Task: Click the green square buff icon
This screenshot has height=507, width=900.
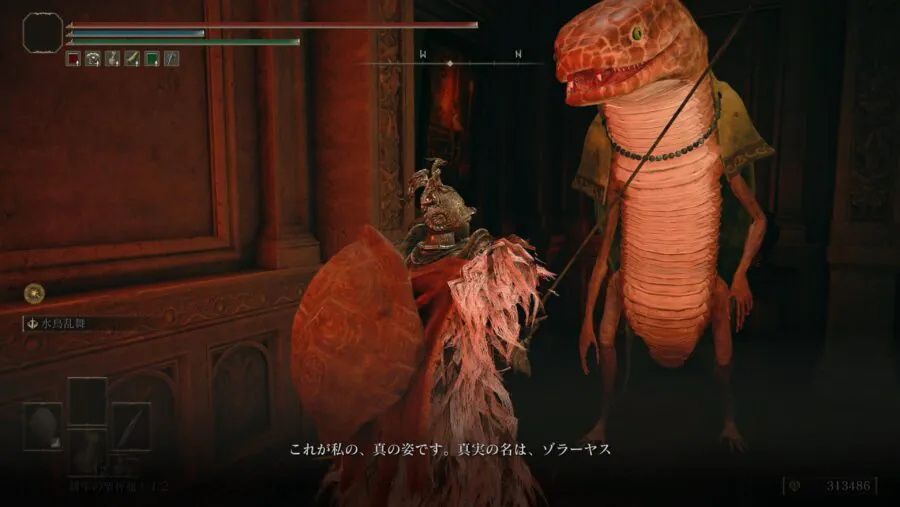Action: pyautogui.click(x=151, y=58)
